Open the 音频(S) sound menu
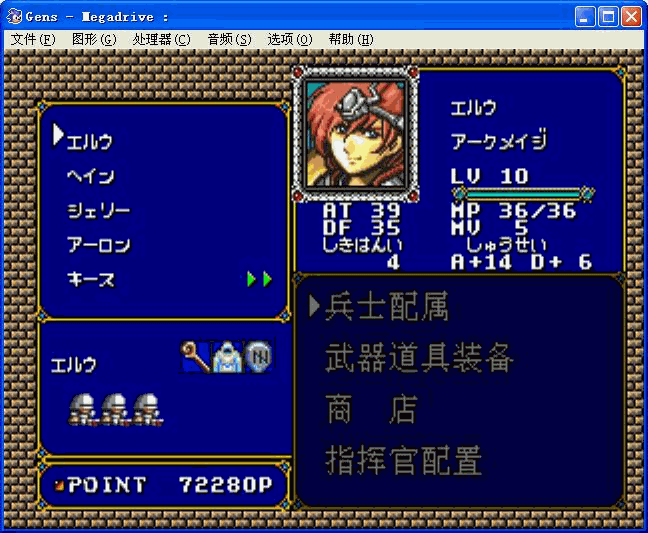 (x=229, y=39)
